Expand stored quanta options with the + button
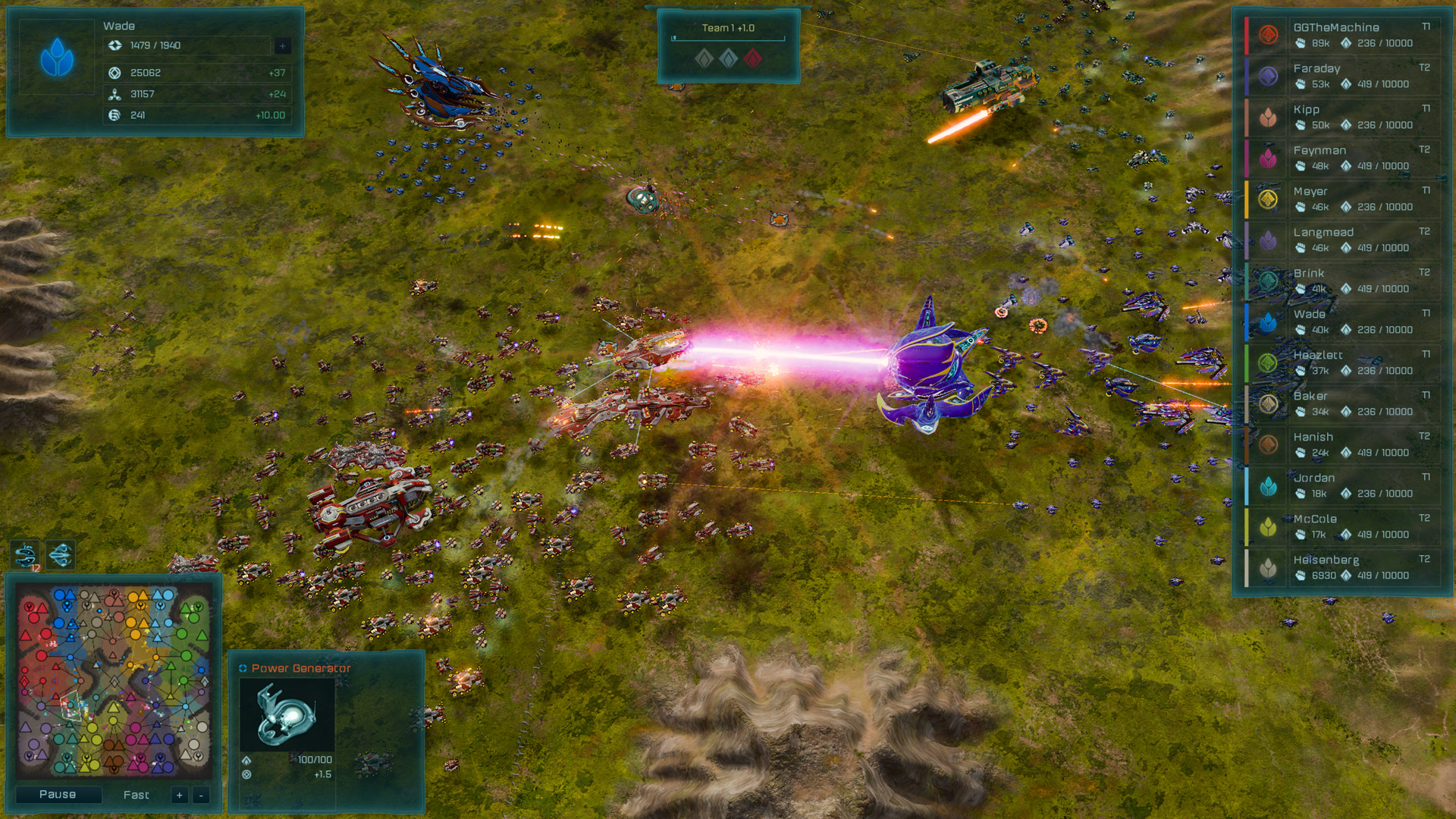Image resolution: width=1456 pixels, height=819 pixels. tap(284, 45)
